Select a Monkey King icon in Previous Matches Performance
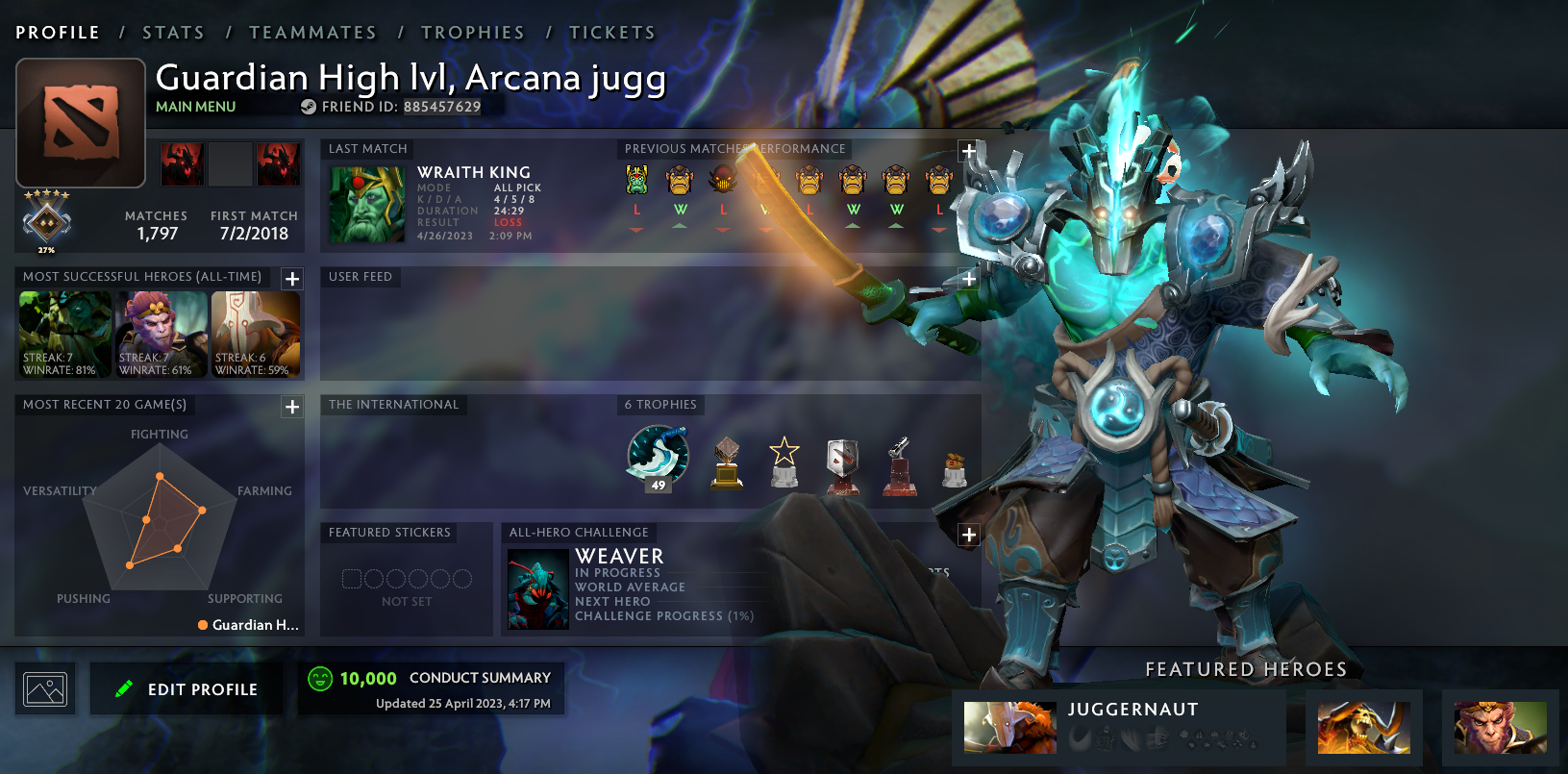Viewport: 1568px width, 774px height. (681, 181)
